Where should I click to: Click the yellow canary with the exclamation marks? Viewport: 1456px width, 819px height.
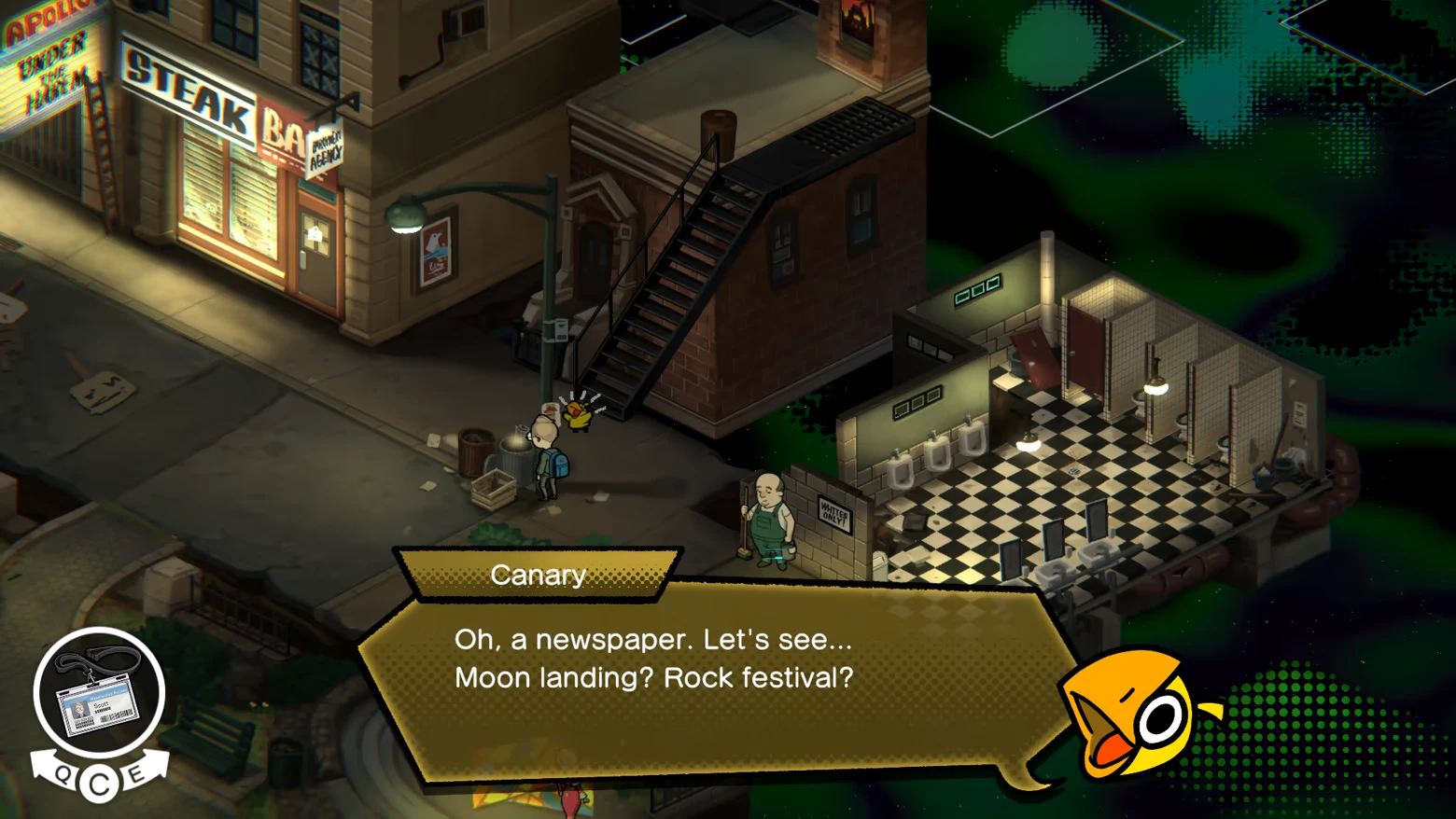coord(576,417)
